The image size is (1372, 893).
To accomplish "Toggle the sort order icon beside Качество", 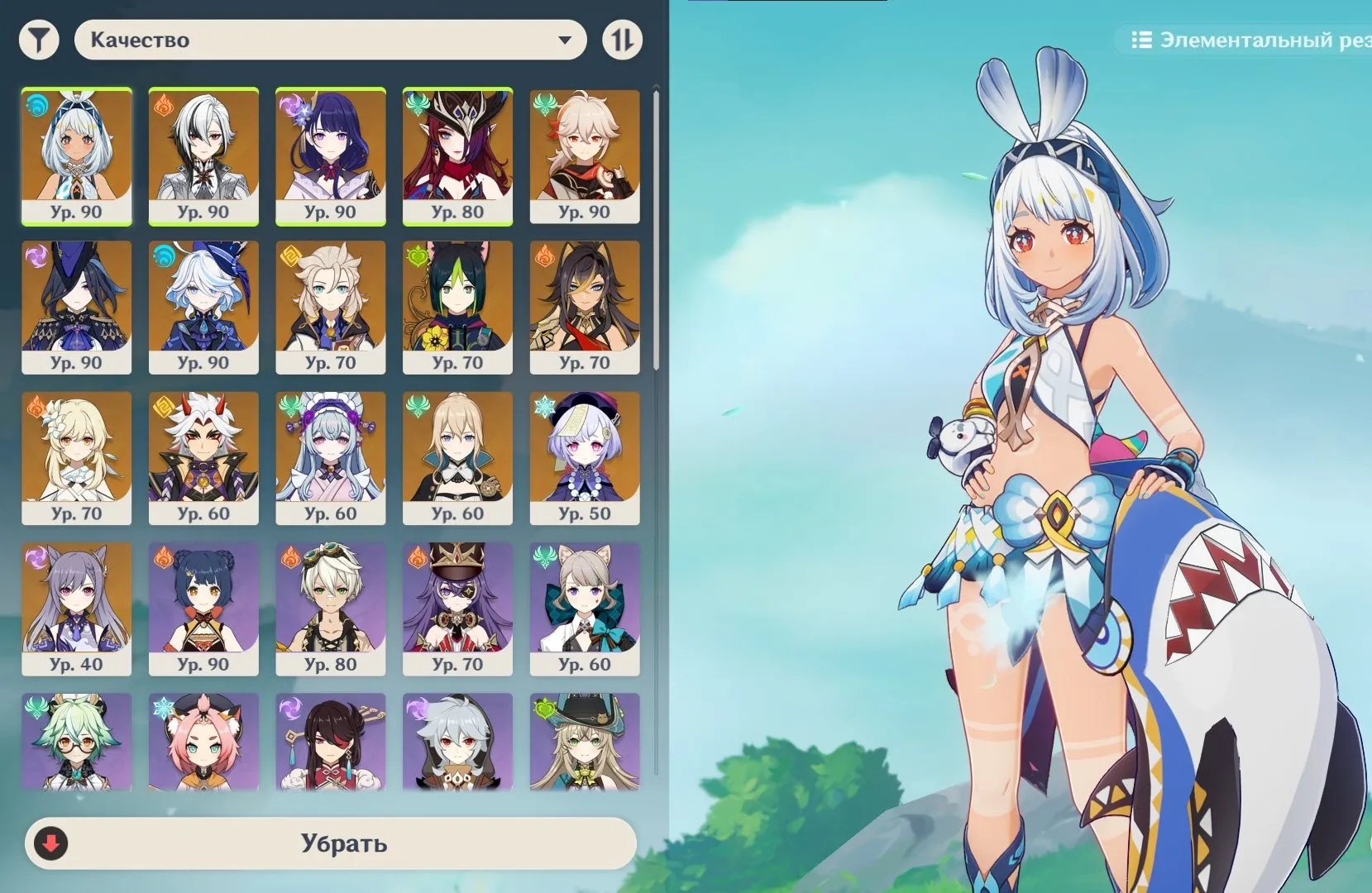I will (x=624, y=39).
